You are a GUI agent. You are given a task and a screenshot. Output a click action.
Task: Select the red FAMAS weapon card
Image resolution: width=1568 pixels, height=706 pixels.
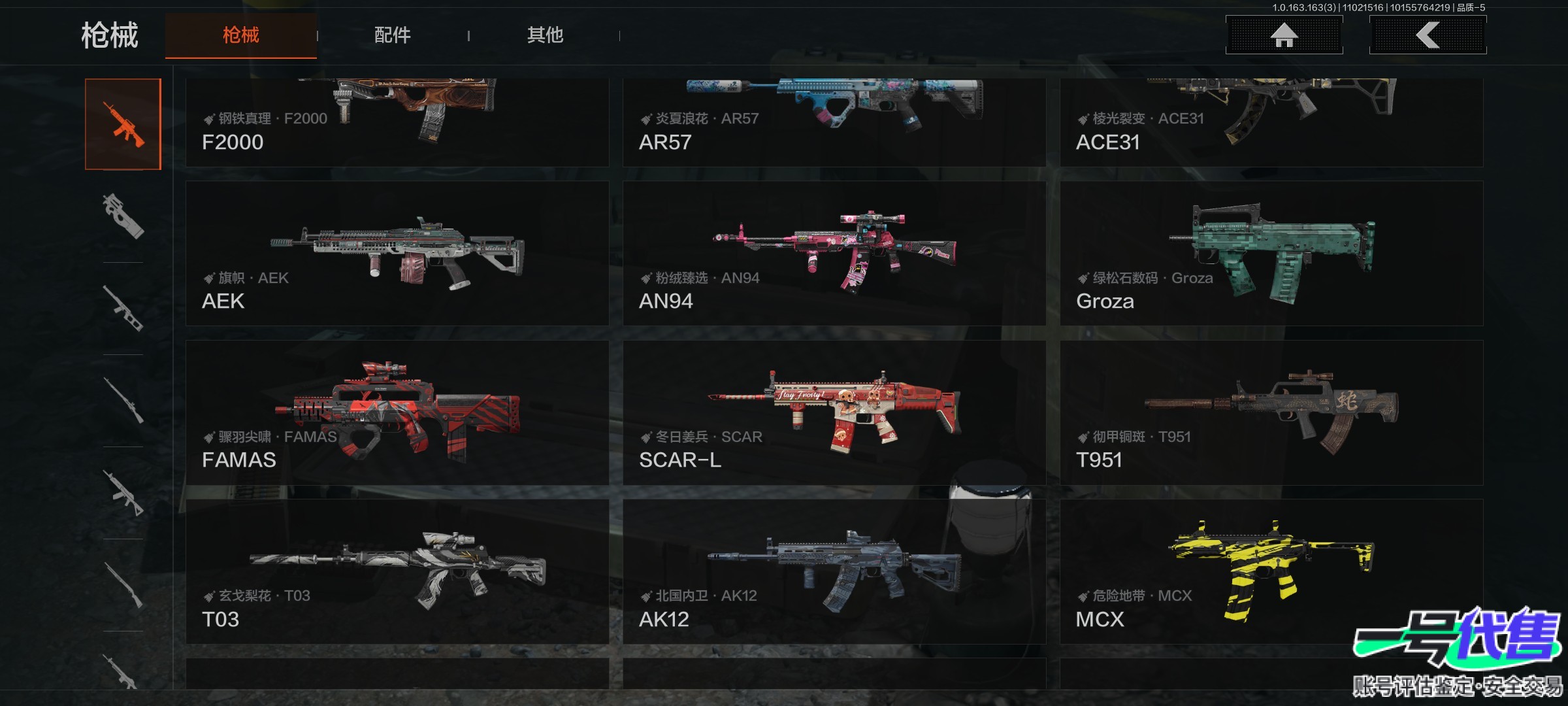pos(397,412)
